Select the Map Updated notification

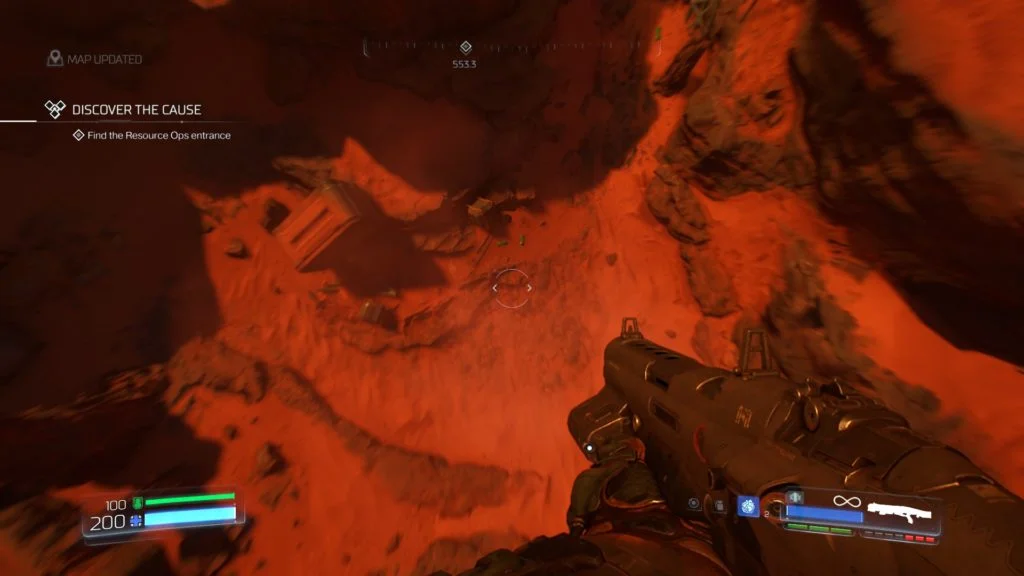pyautogui.click(x=94, y=59)
